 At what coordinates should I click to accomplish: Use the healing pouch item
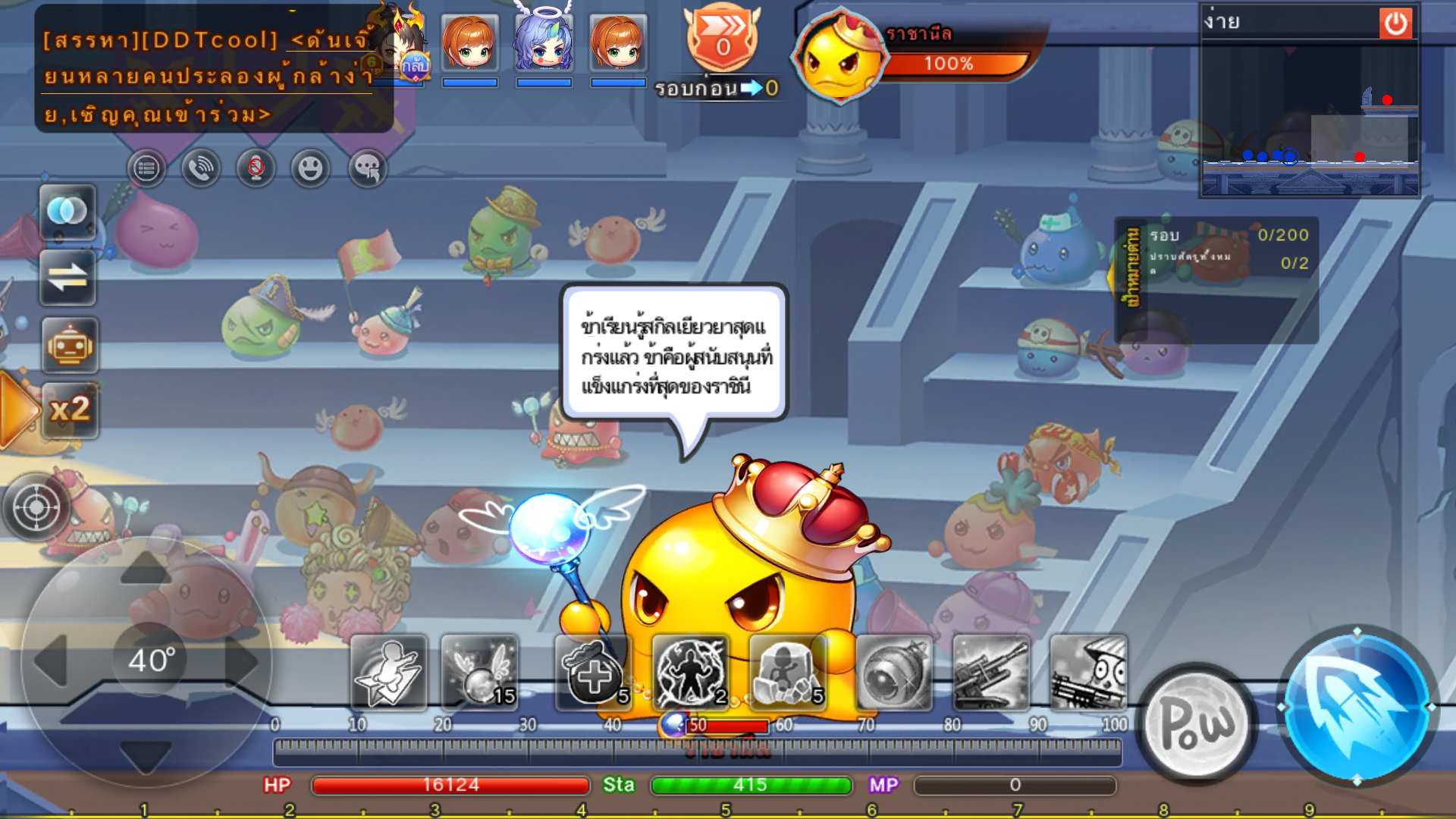[593, 673]
